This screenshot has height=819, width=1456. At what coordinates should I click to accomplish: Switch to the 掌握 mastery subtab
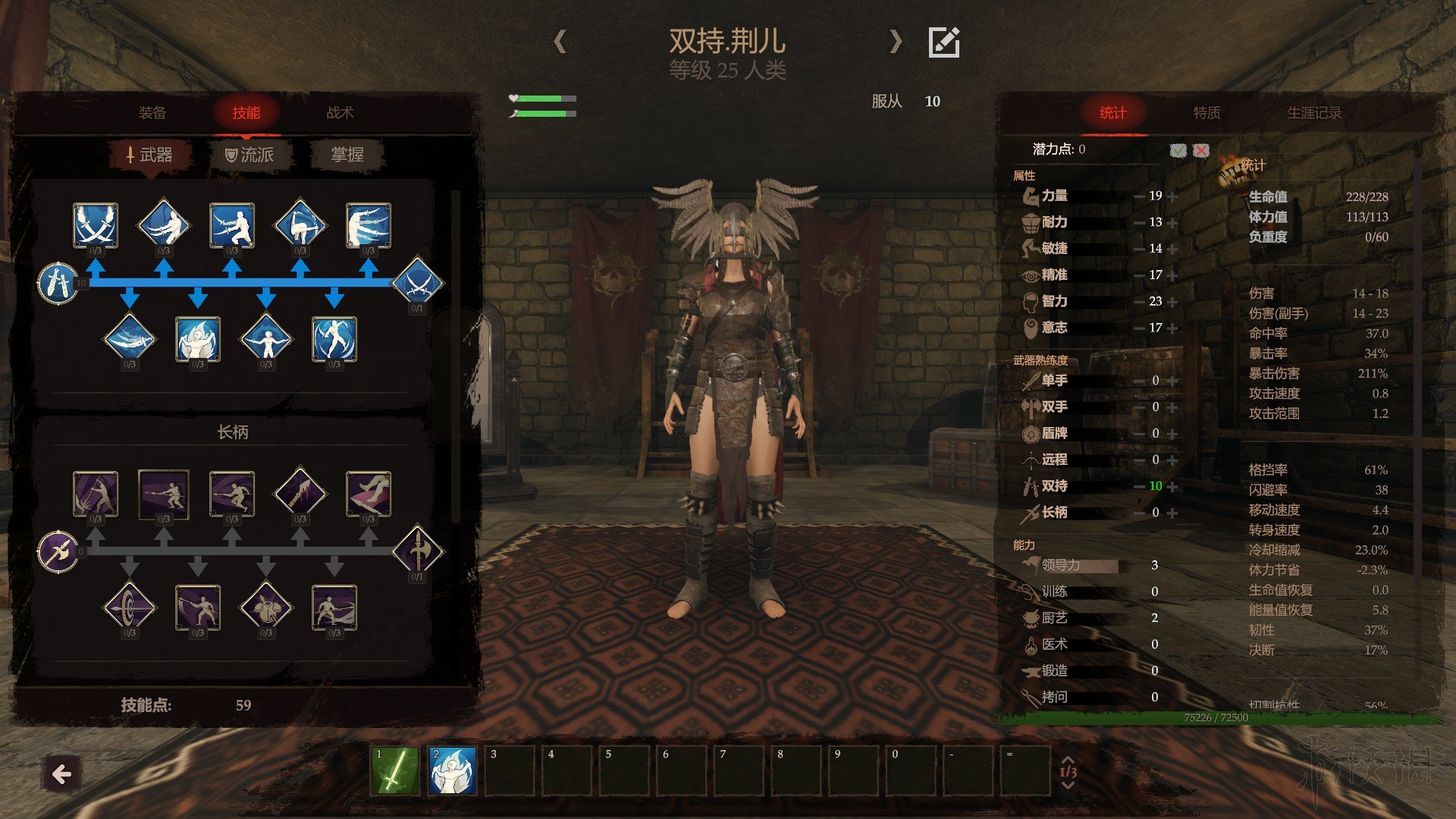tap(347, 155)
